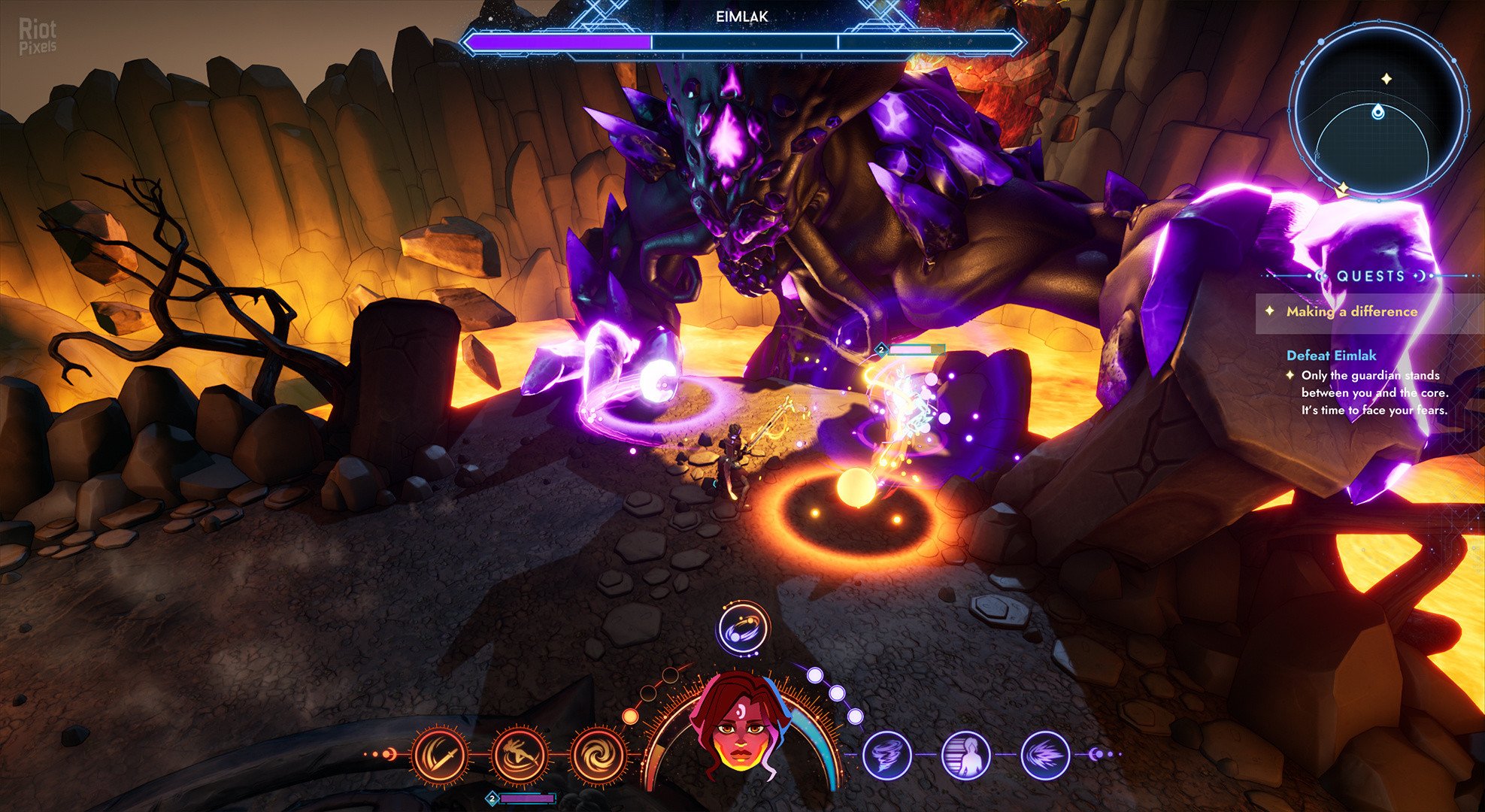Screen dimensions: 1485x812
Task: Use the leaping dash attack ability
Action: (x=519, y=754)
